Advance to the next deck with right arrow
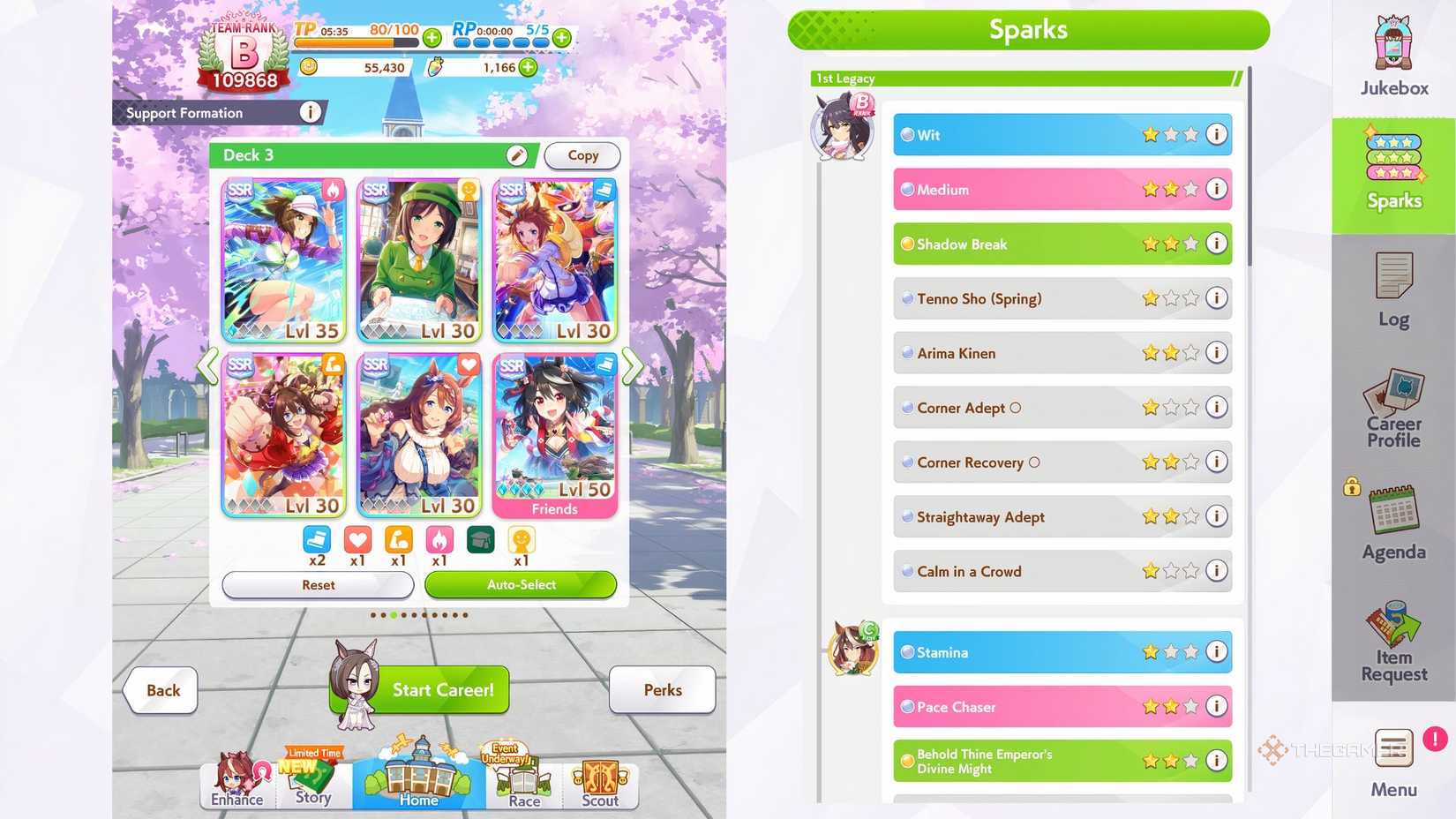The image size is (1456, 819). point(632,366)
